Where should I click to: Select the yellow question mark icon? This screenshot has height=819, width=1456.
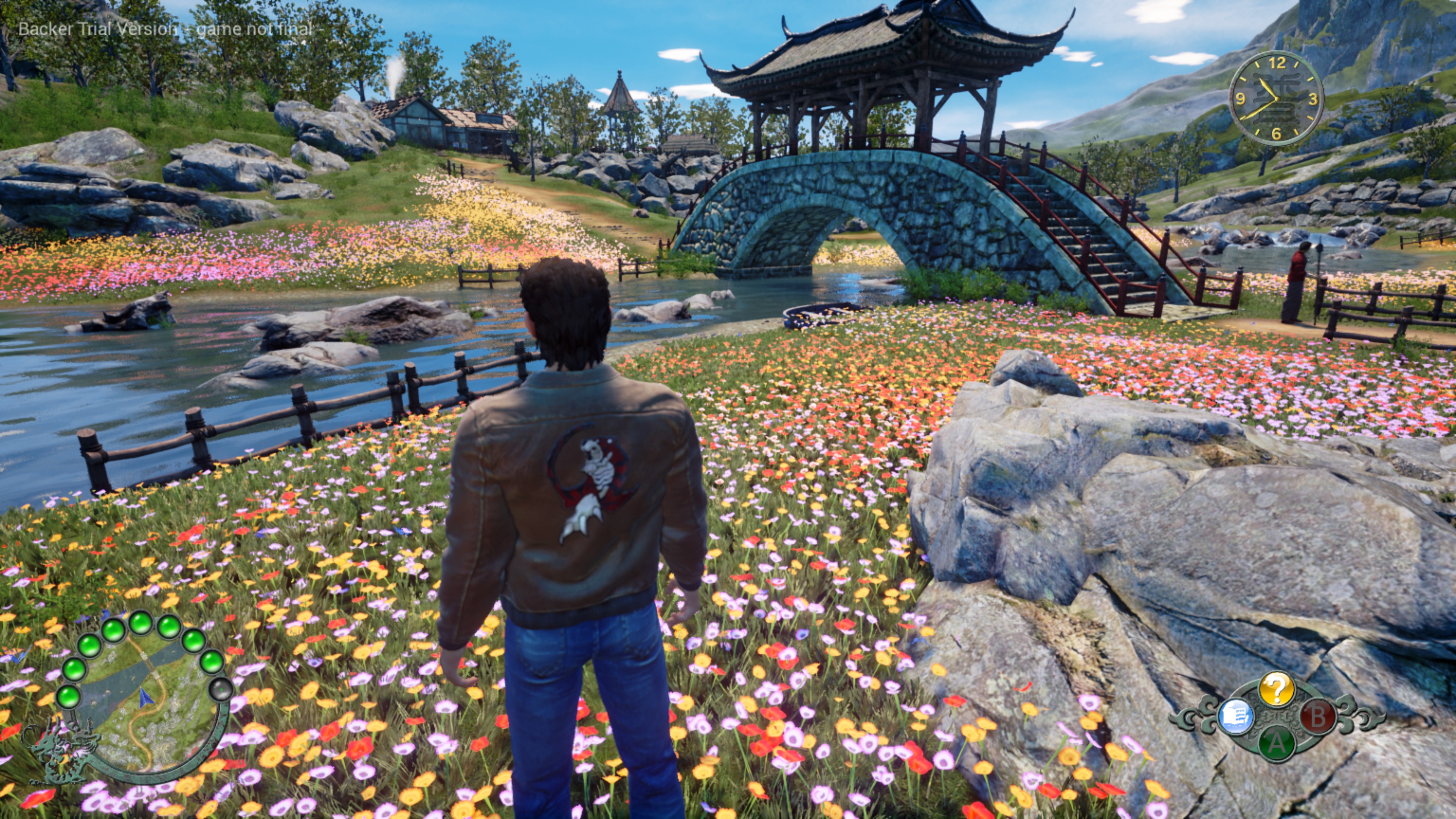pos(1276,688)
